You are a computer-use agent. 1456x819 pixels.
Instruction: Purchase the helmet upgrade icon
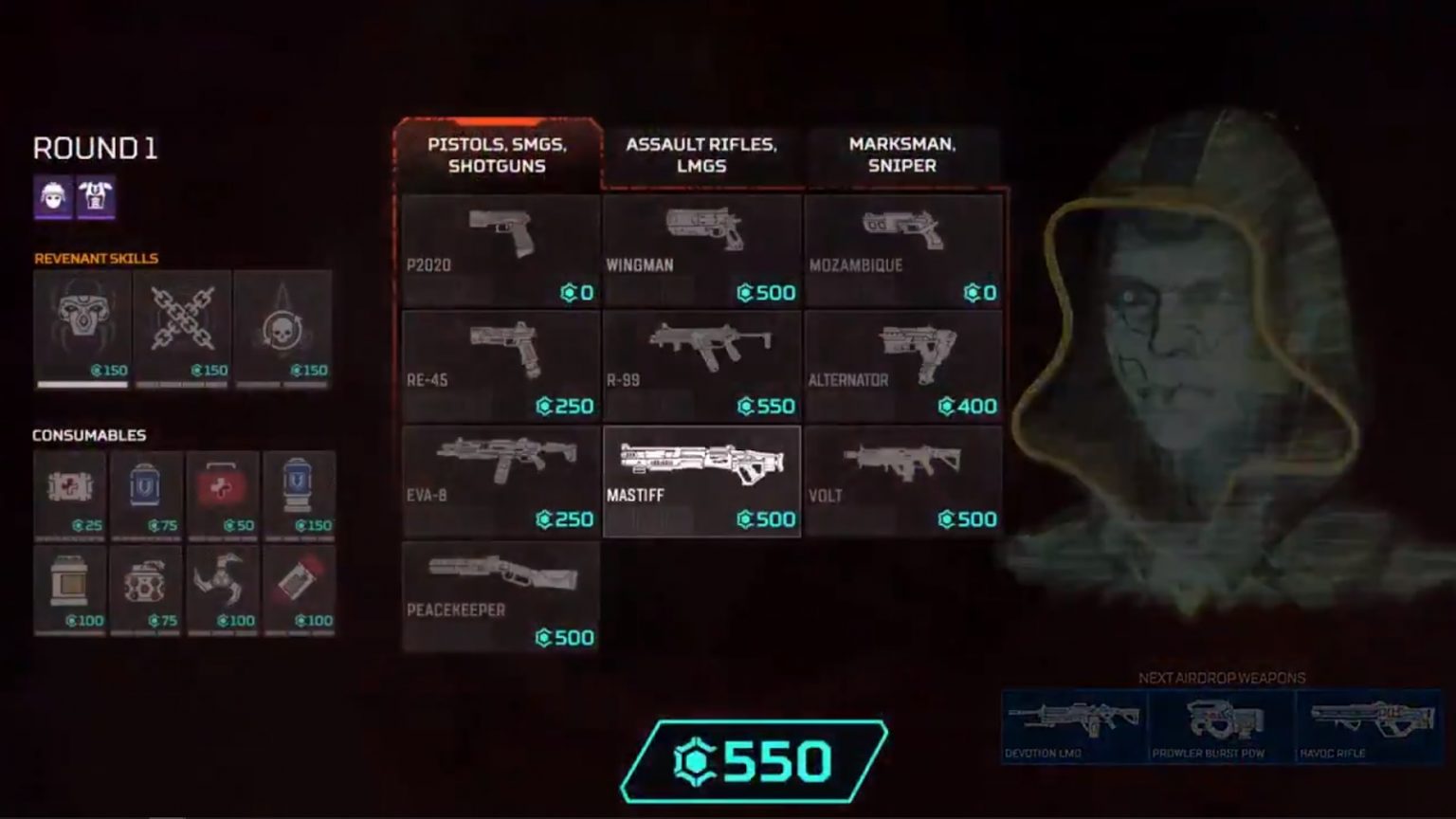pyautogui.click(x=53, y=199)
